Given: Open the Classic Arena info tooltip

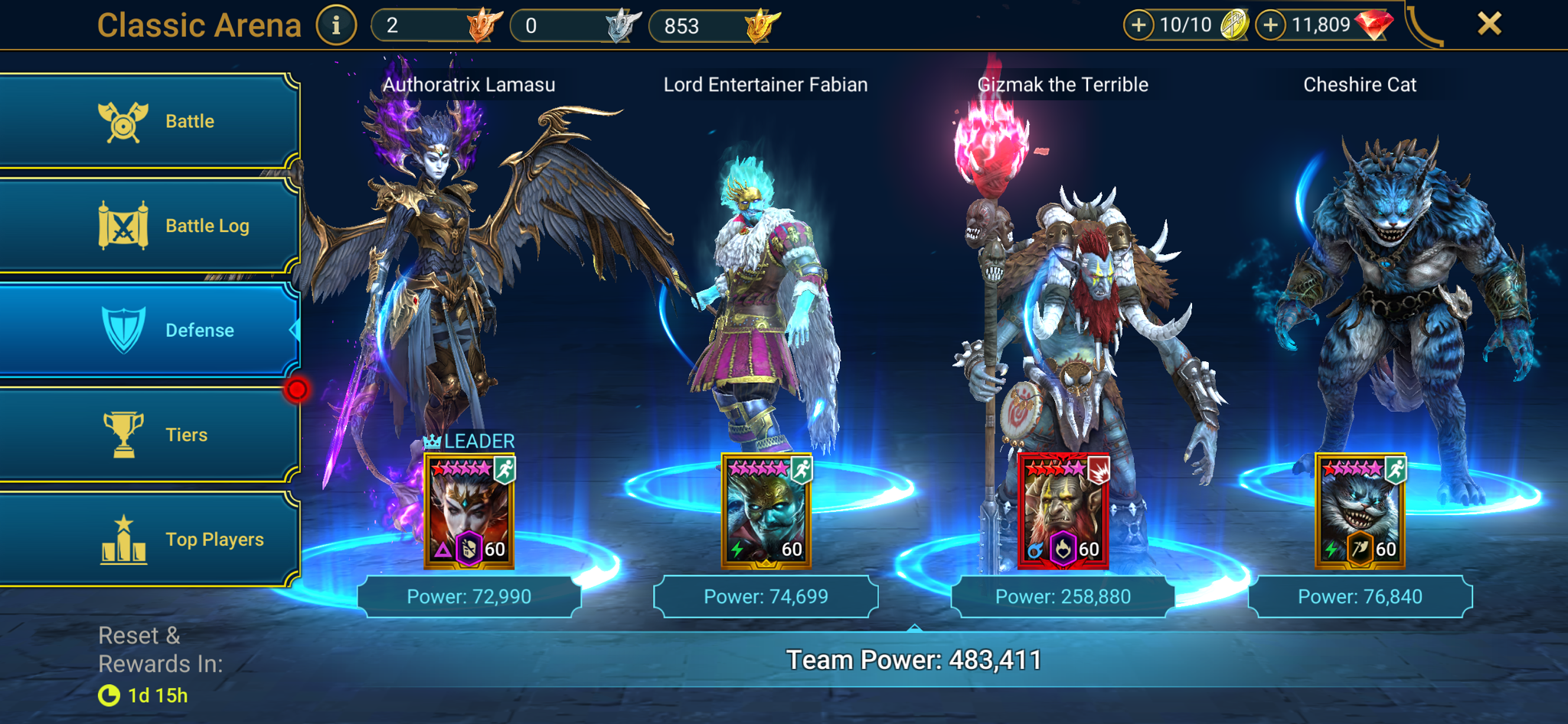Looking at the screenshot, I should [337, 24].
